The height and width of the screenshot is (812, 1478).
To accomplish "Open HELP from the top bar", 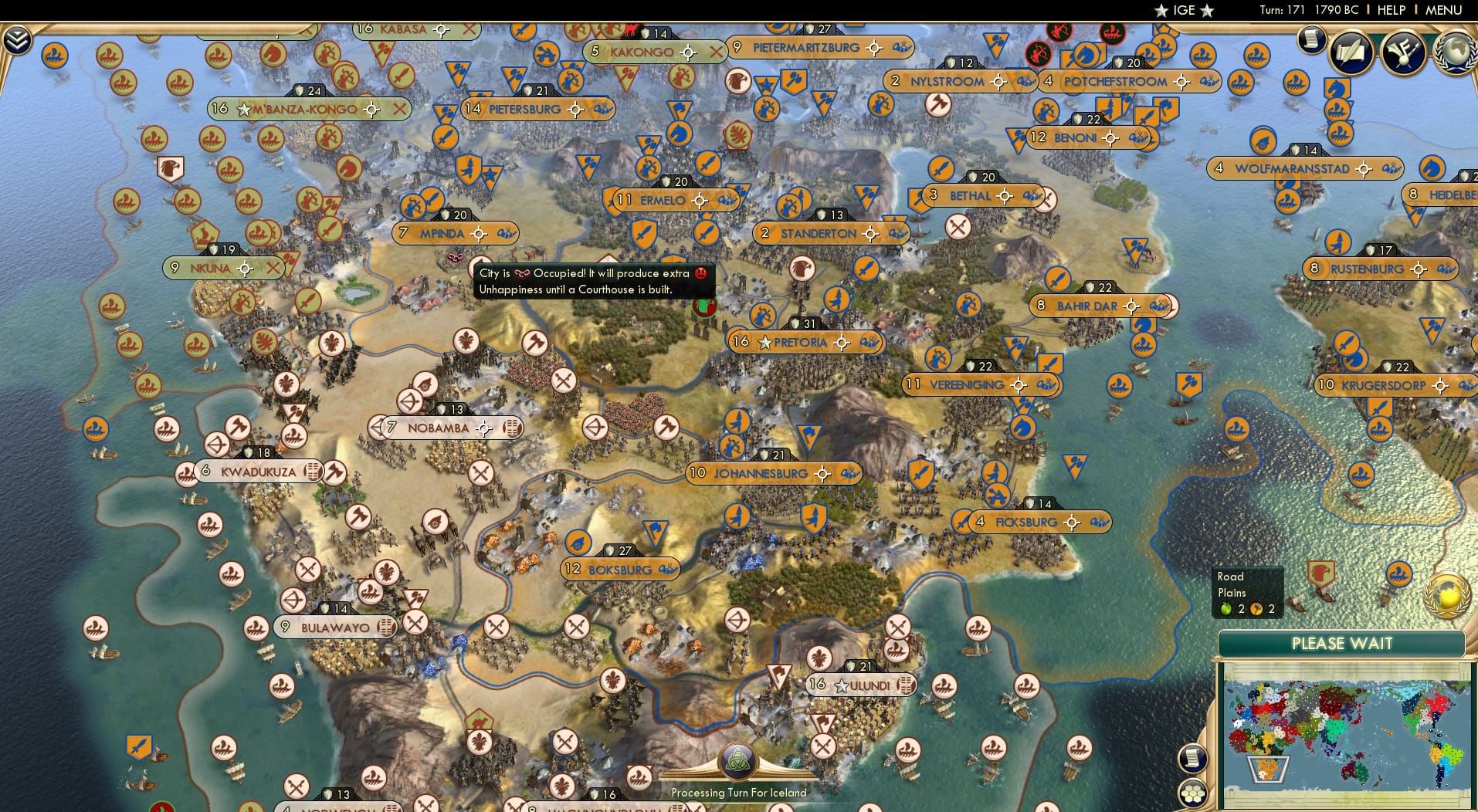I will coord(1390,10).
